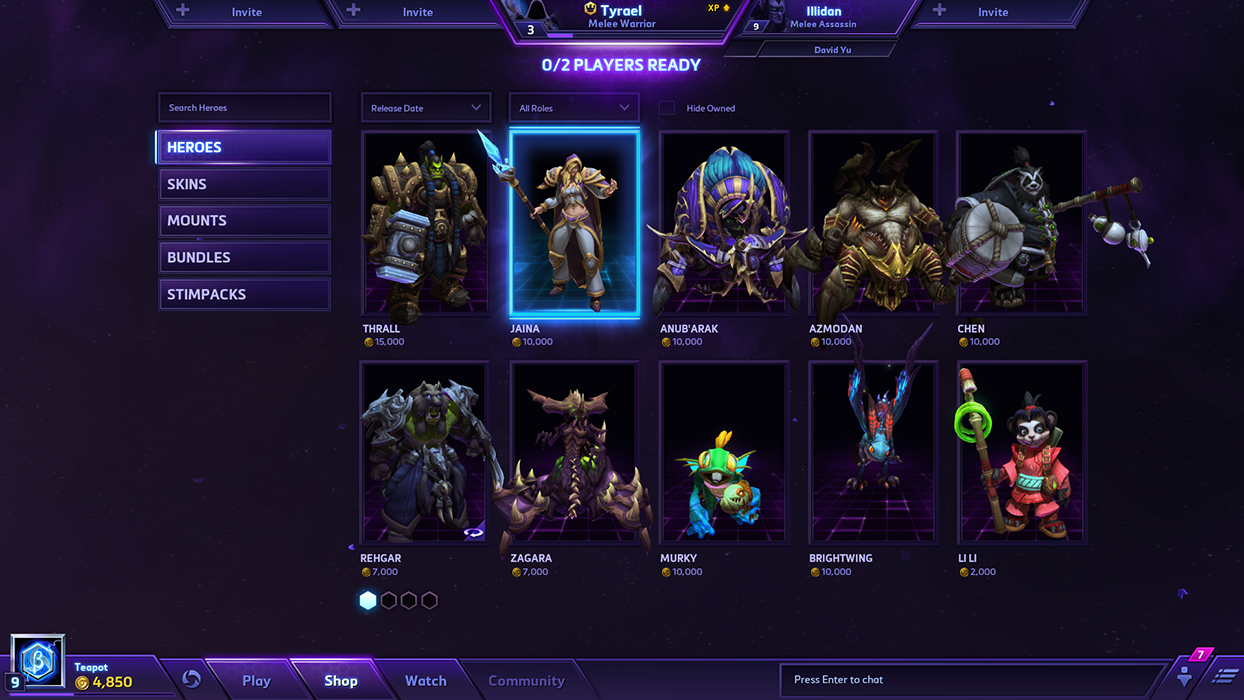
Task: Go to the Bundles category
Action: [x=244, y=258]
